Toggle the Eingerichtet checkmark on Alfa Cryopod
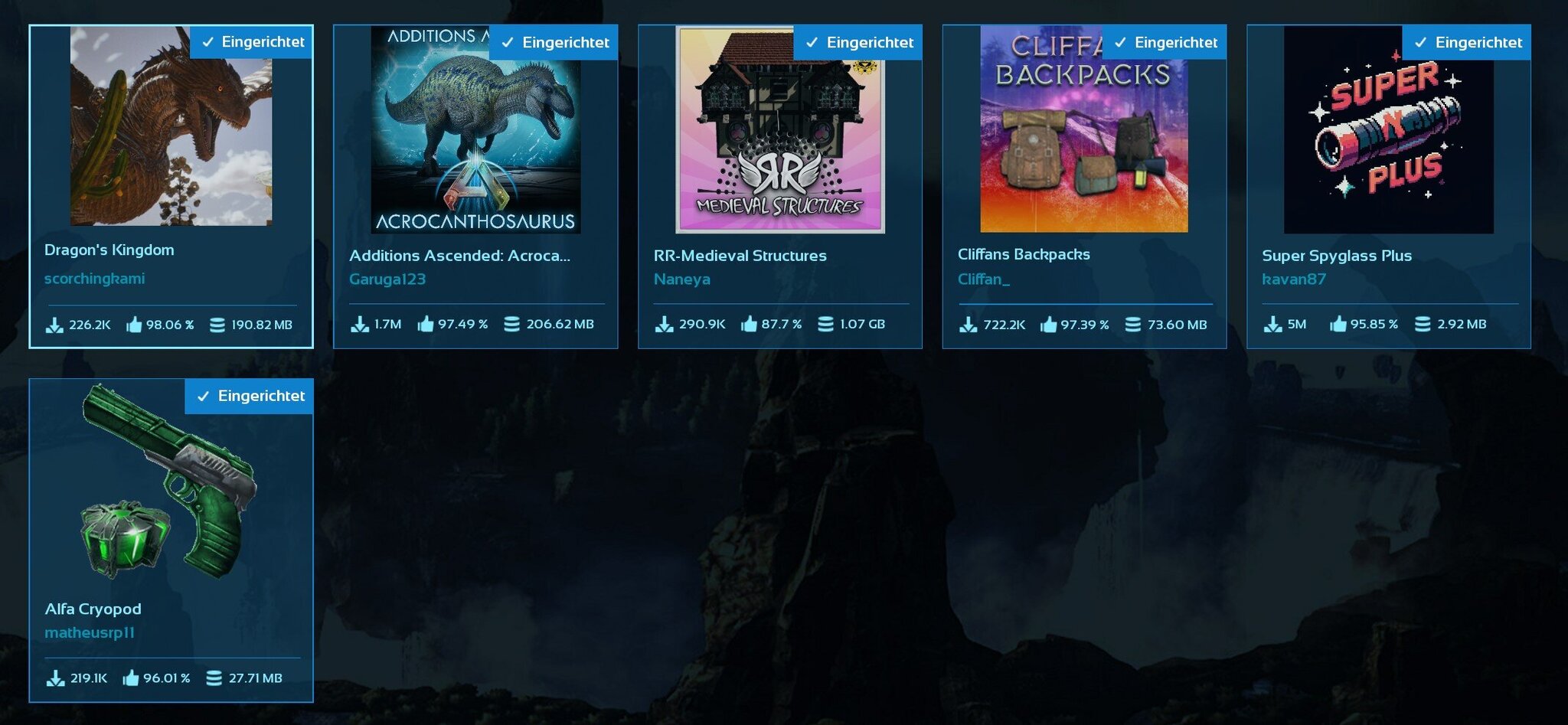This screenshot has width=1568, height=725. pyautogui.click(x=204, y=396)
